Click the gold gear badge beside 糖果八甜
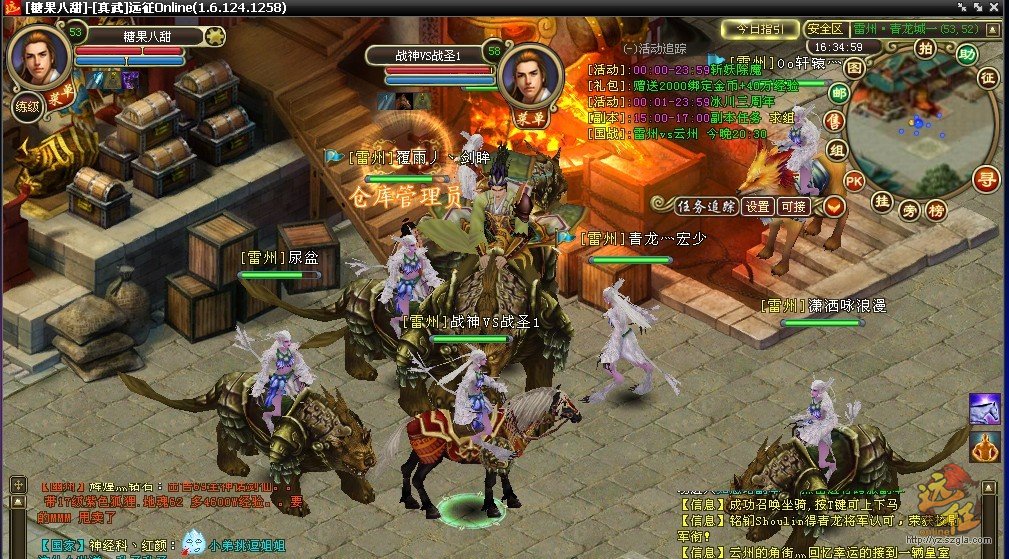 pyautogui.click(x=216, y=37)
